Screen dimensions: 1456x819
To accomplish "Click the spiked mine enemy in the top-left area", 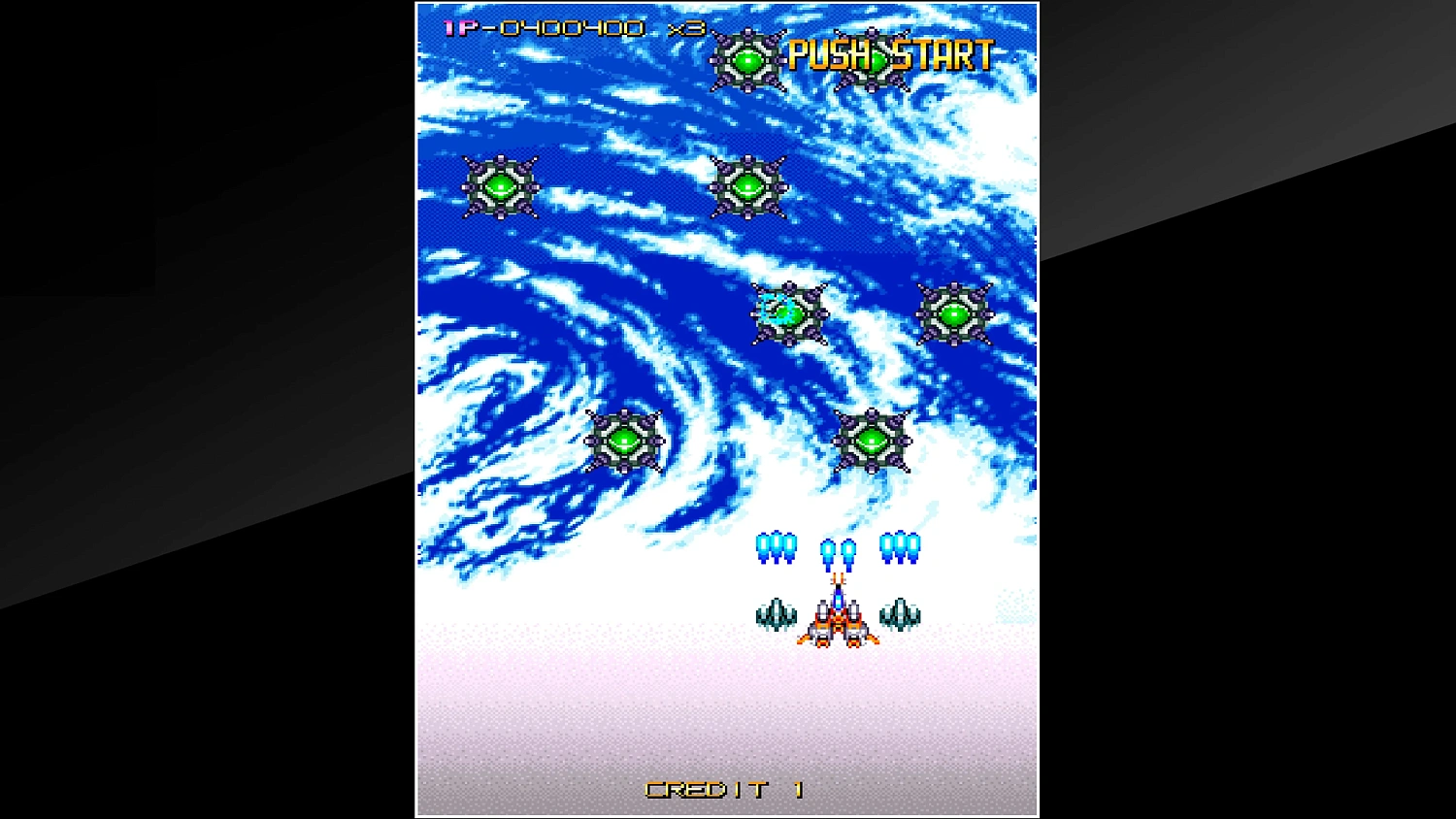I will [x=501, y=184].
